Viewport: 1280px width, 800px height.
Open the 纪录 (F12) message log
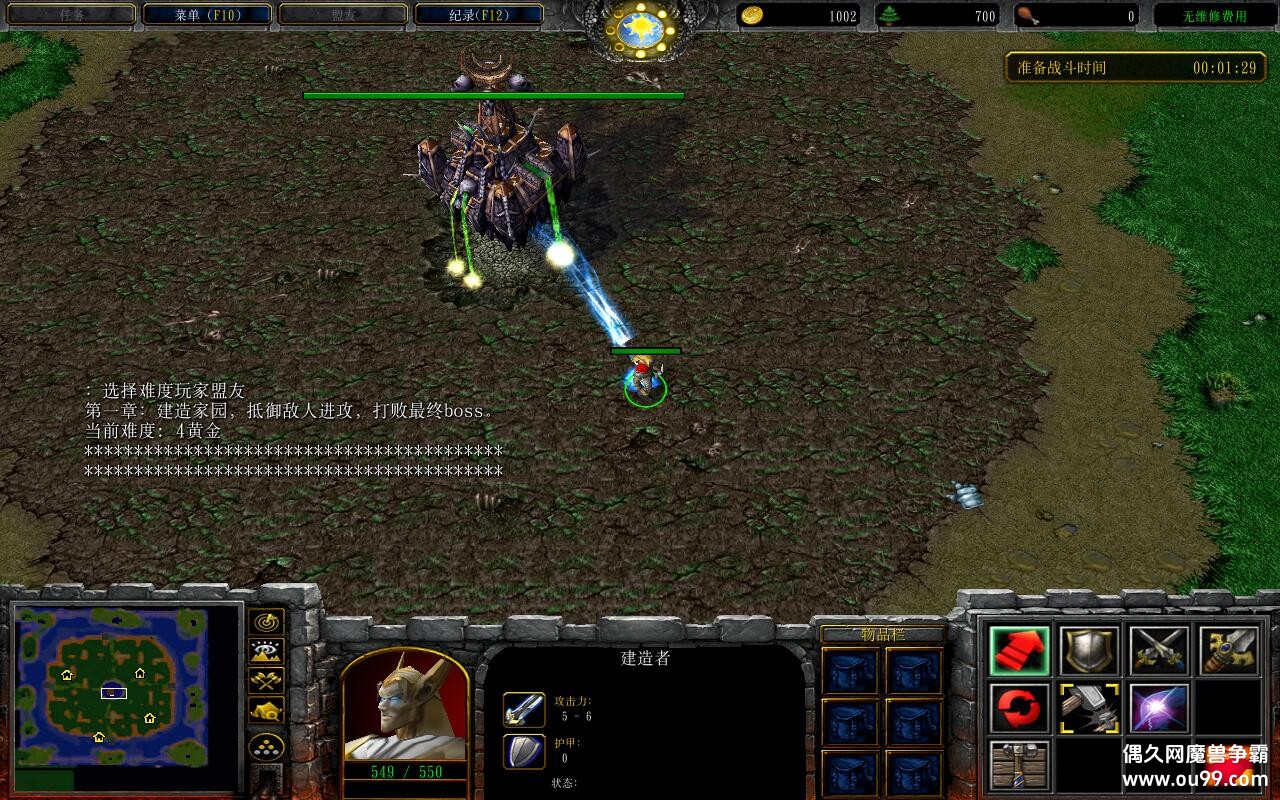pyautogui.click(x=479, y=15)
